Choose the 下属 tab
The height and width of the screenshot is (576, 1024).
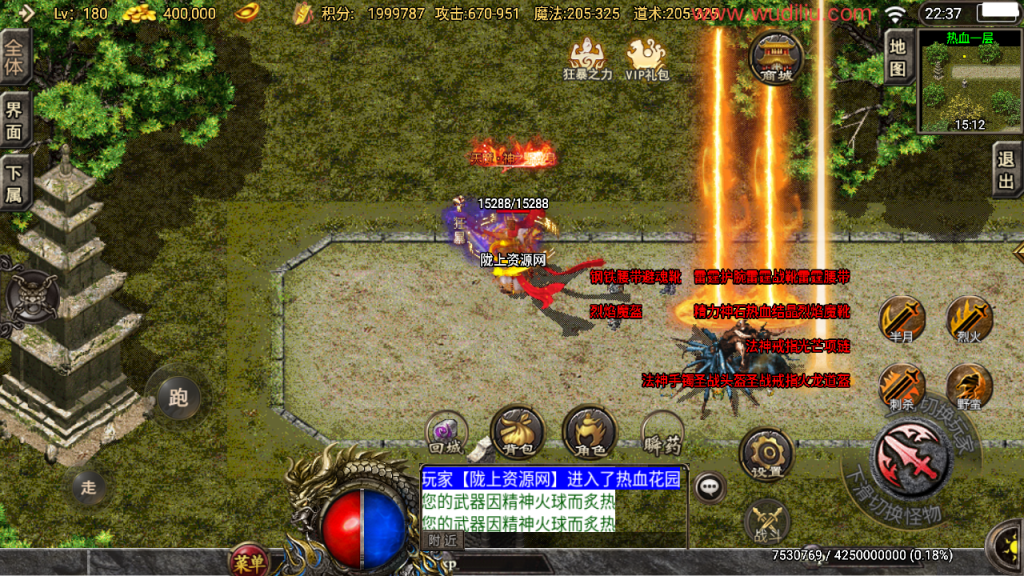click(14, 183)
